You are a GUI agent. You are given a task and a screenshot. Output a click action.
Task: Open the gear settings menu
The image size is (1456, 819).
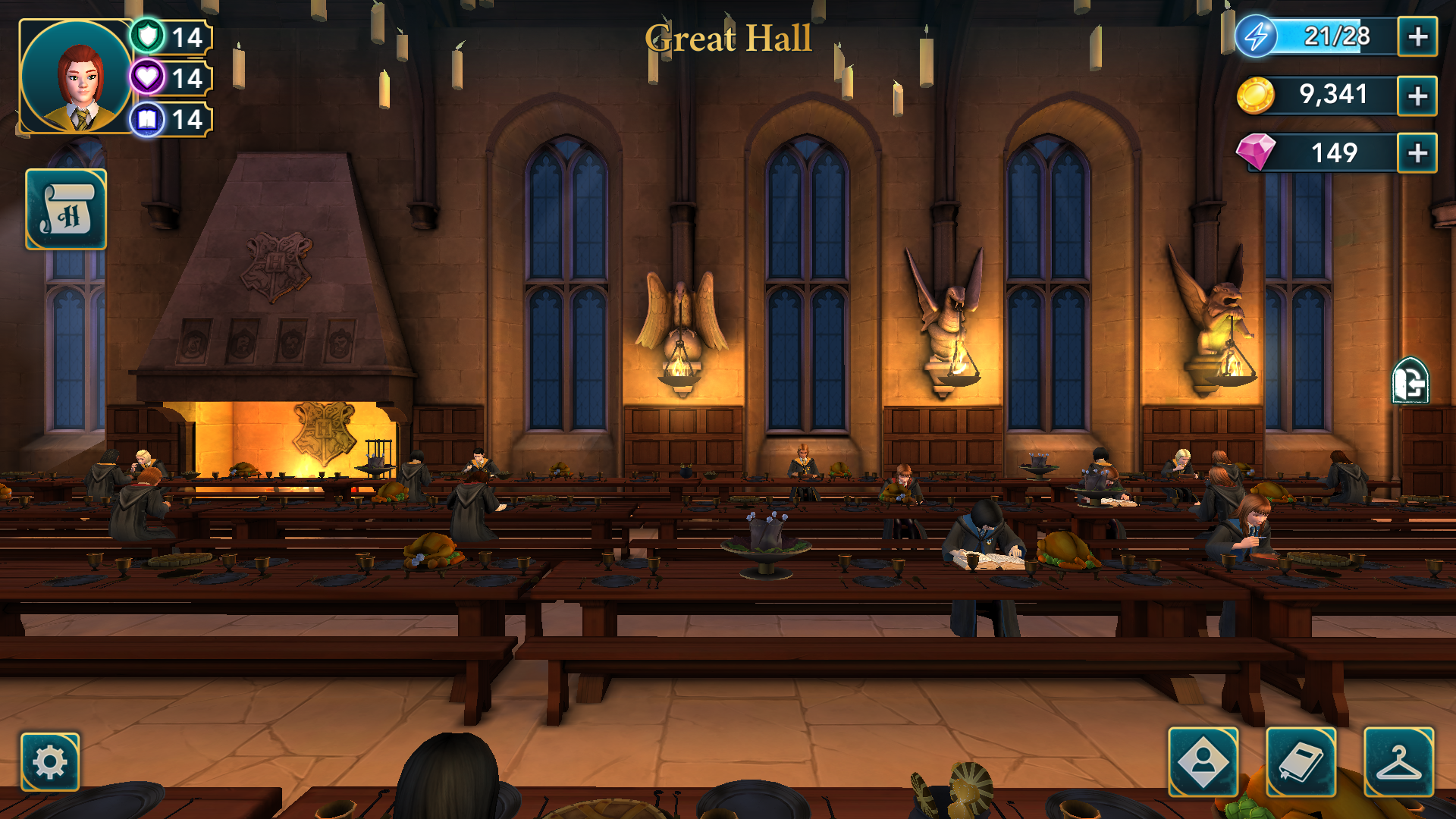pos(50,761)
